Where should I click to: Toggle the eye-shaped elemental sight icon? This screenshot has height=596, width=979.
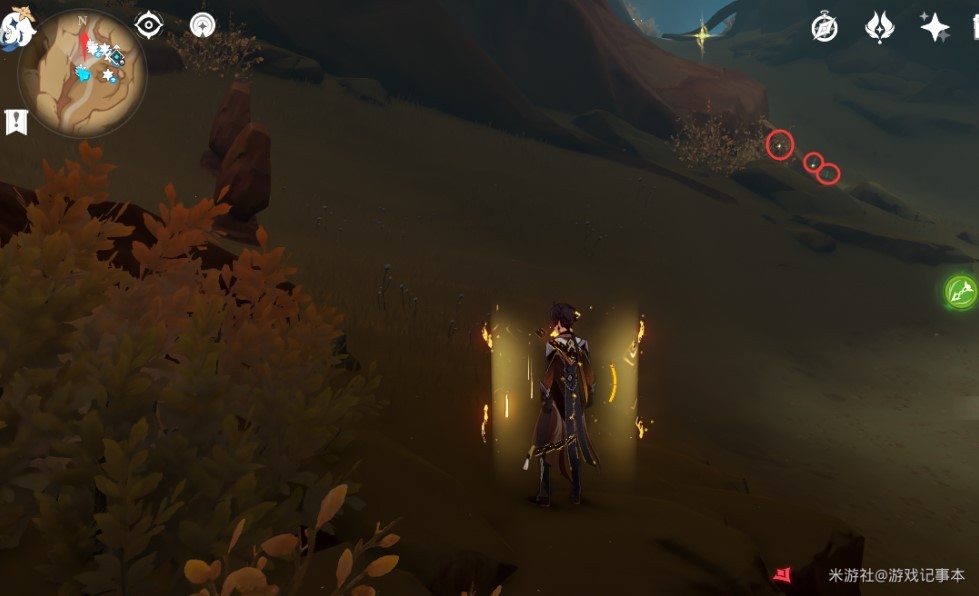(149, 25)
